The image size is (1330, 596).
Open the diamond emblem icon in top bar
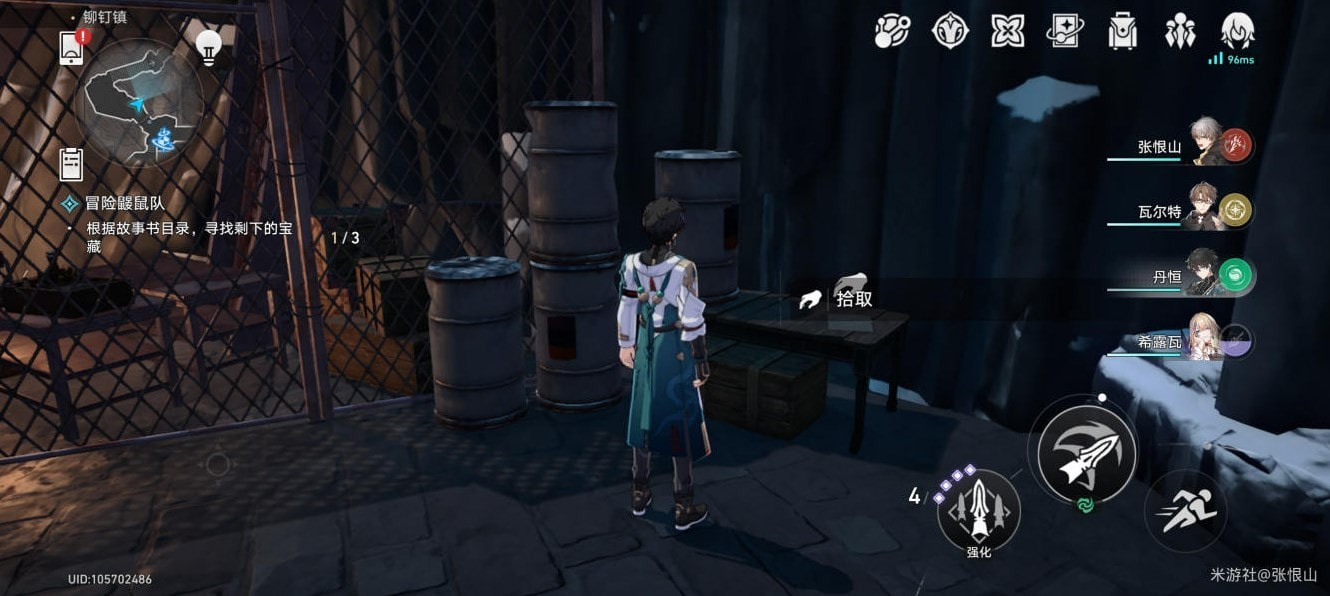coord(949,31)
